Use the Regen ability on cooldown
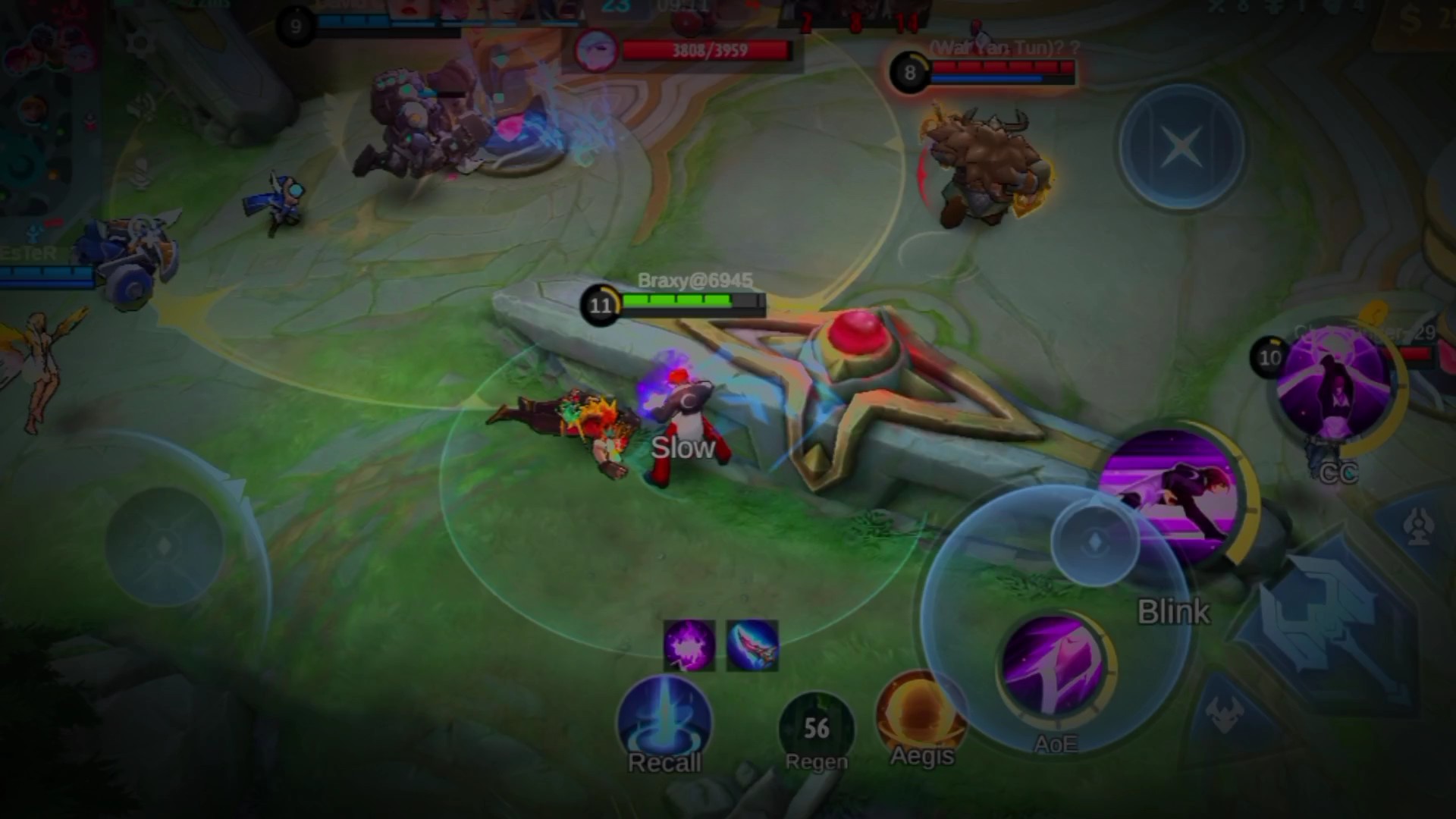Viewport: 1456px width, 819px height. (x=816, y=728)
